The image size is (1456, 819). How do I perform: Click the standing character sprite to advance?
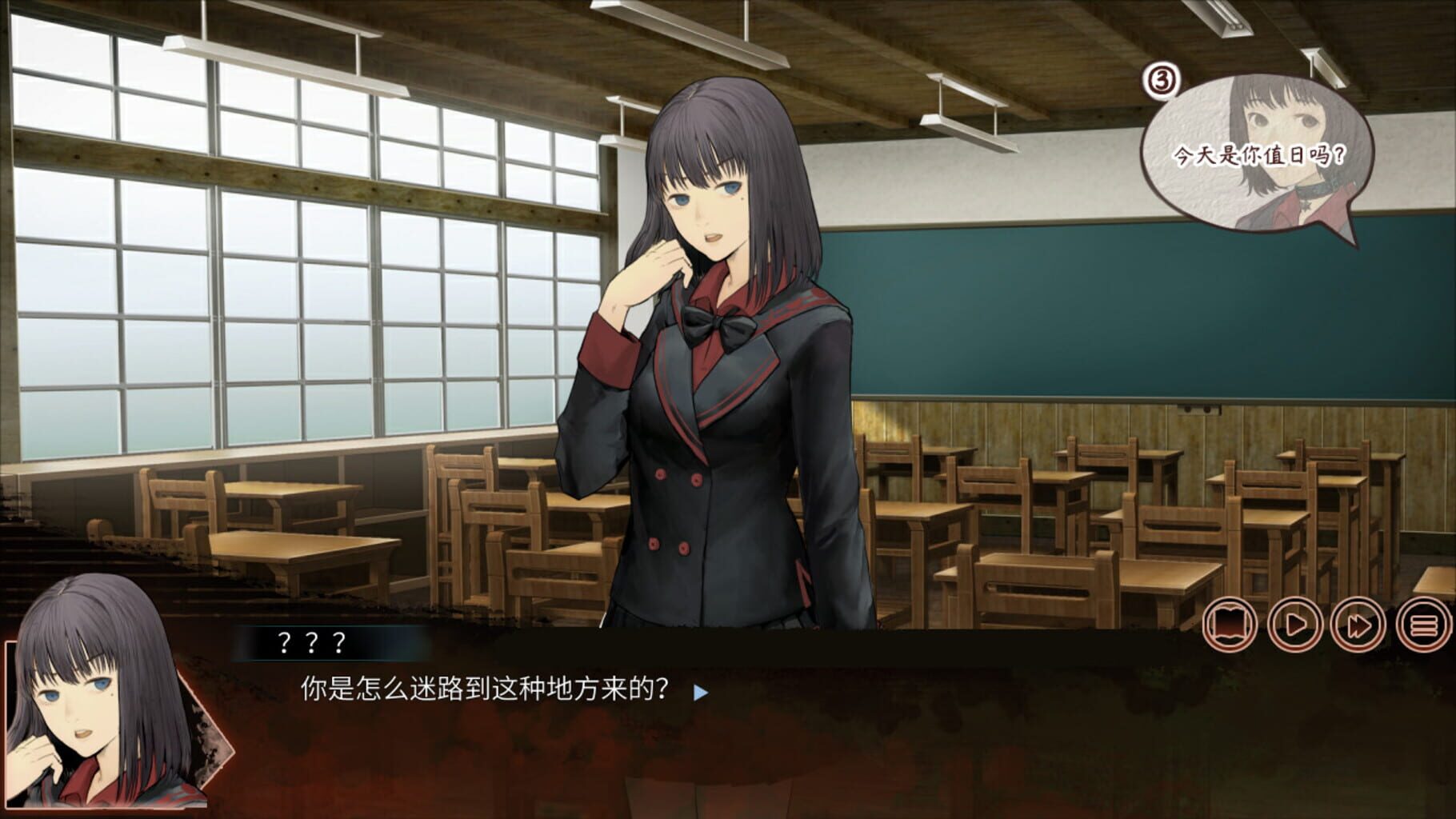click(x=712, y=360)
